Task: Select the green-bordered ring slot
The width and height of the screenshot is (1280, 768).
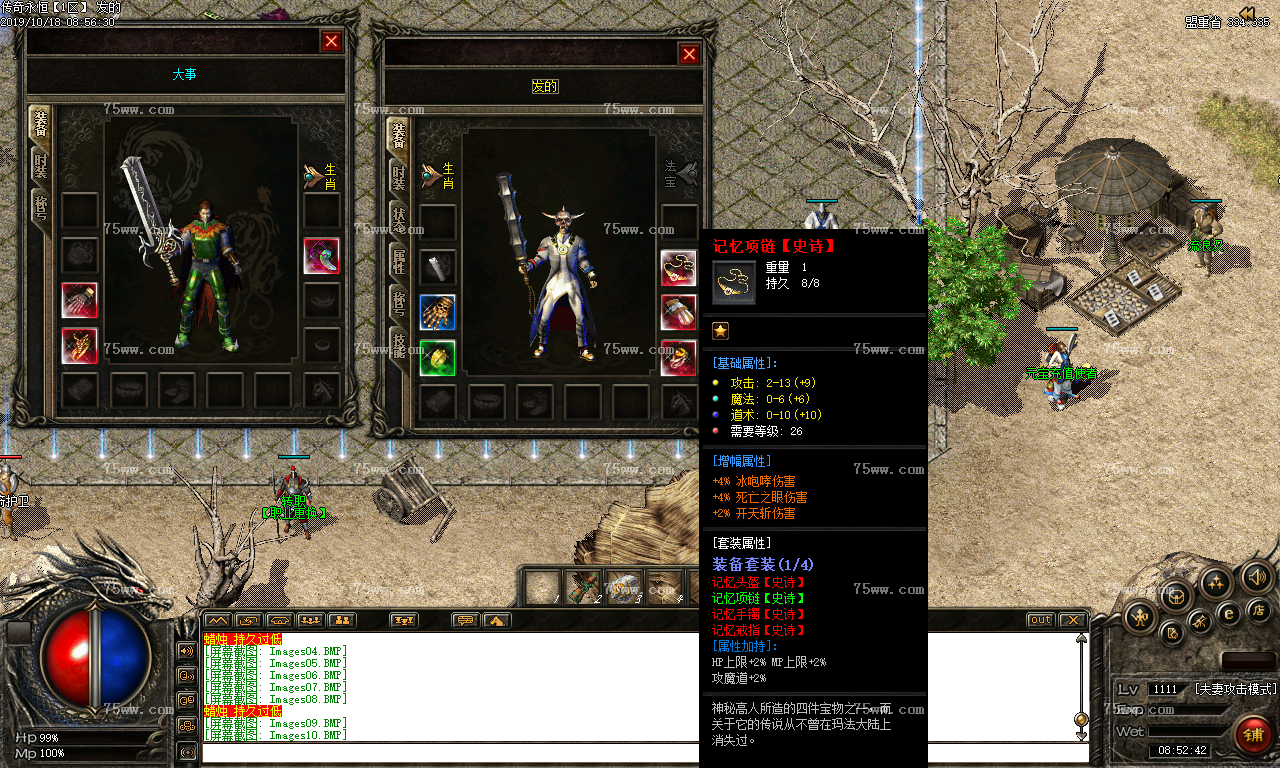Action: (x=437, y=357)
